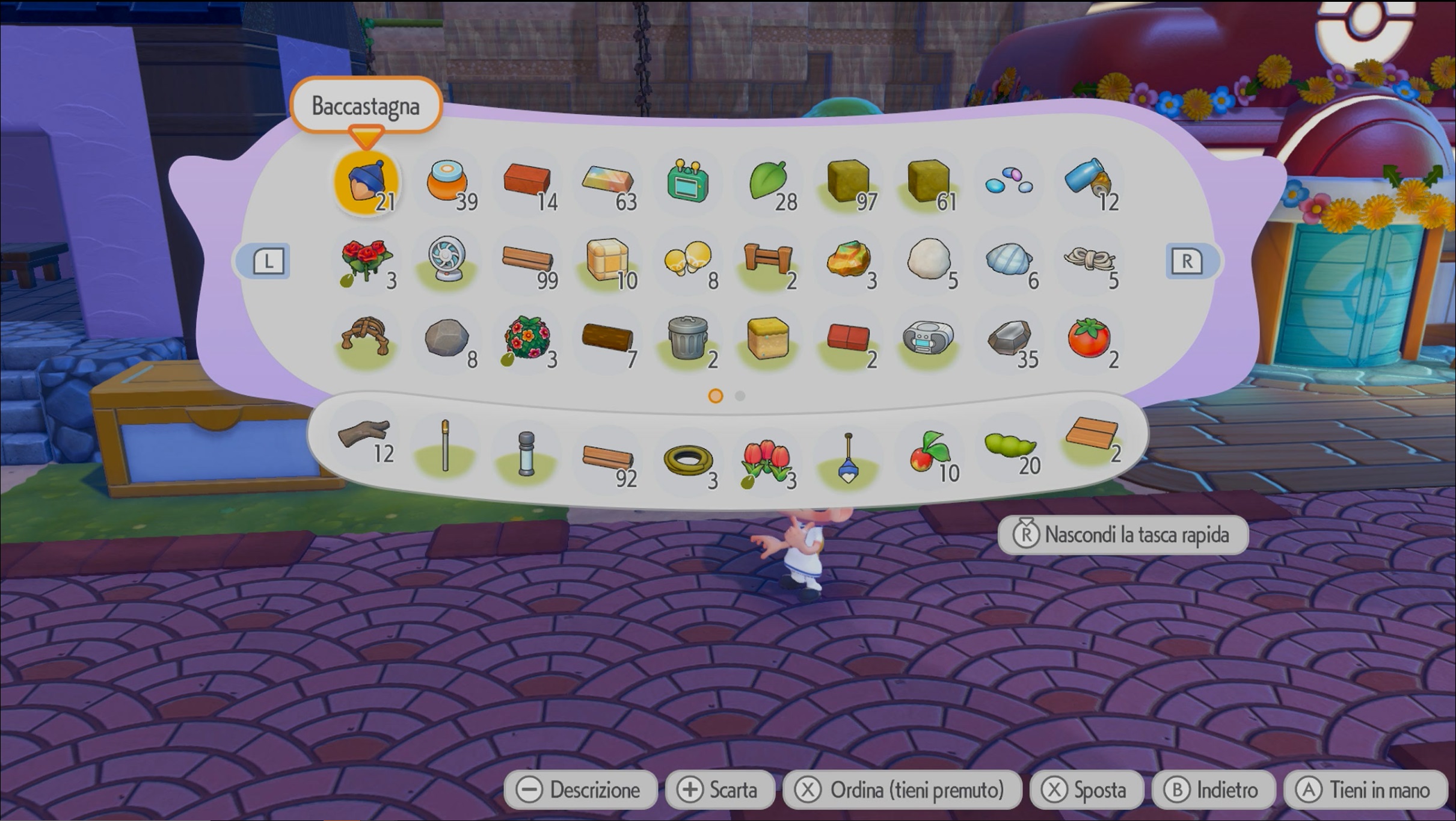The height and width of the screenshot is (821, 1456).
Task: Switch to the previous bag page with L
Action: pos(268,262)
